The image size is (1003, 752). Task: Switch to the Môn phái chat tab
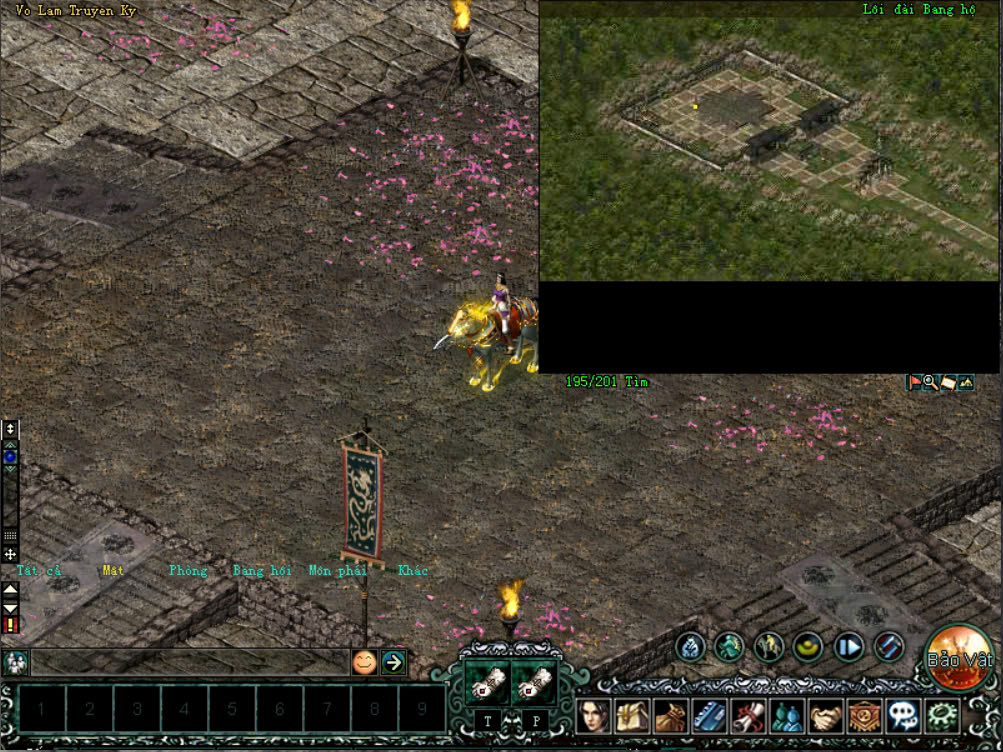pos(338,571)
